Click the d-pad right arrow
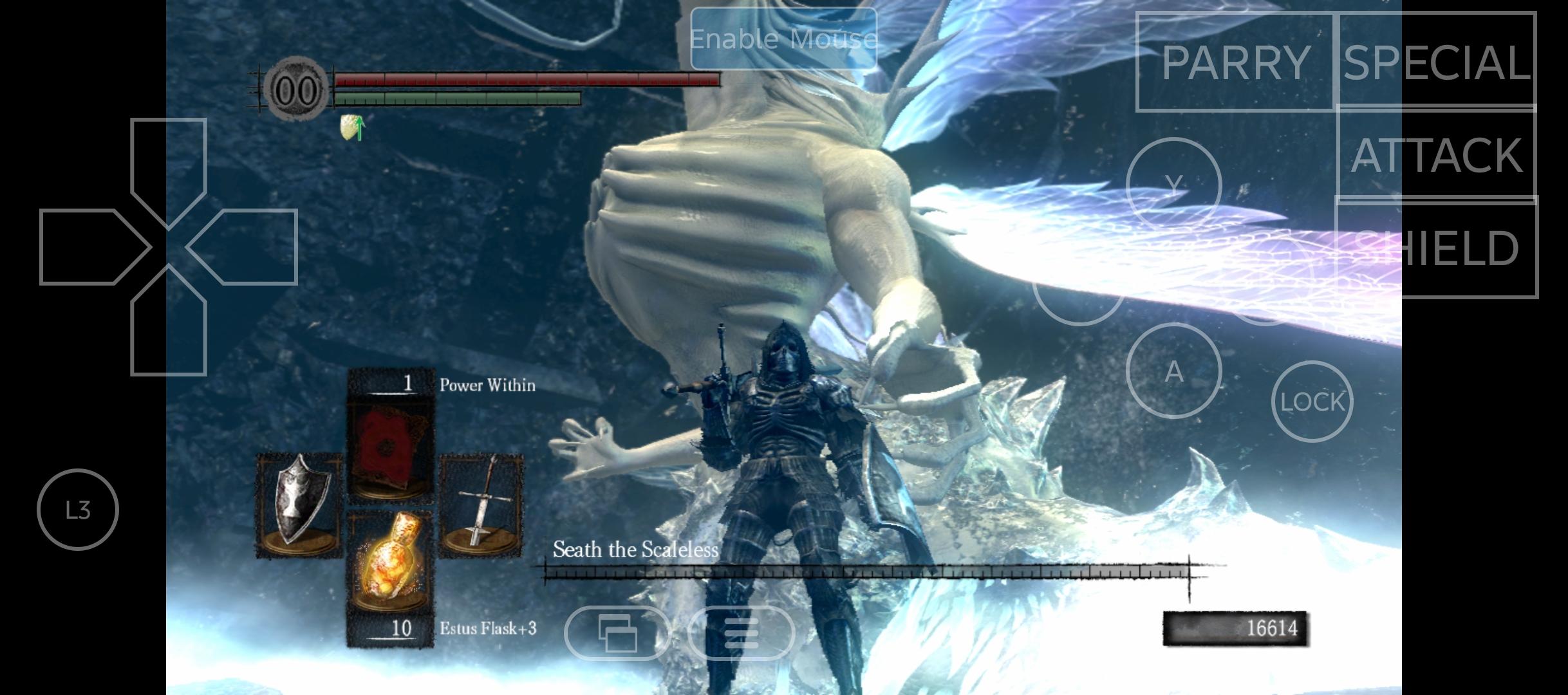 (x=251, y=247)
